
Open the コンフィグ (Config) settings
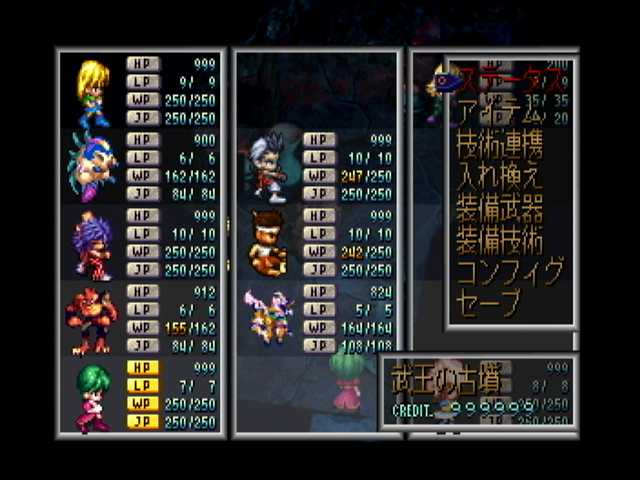(x=510, y=271)
